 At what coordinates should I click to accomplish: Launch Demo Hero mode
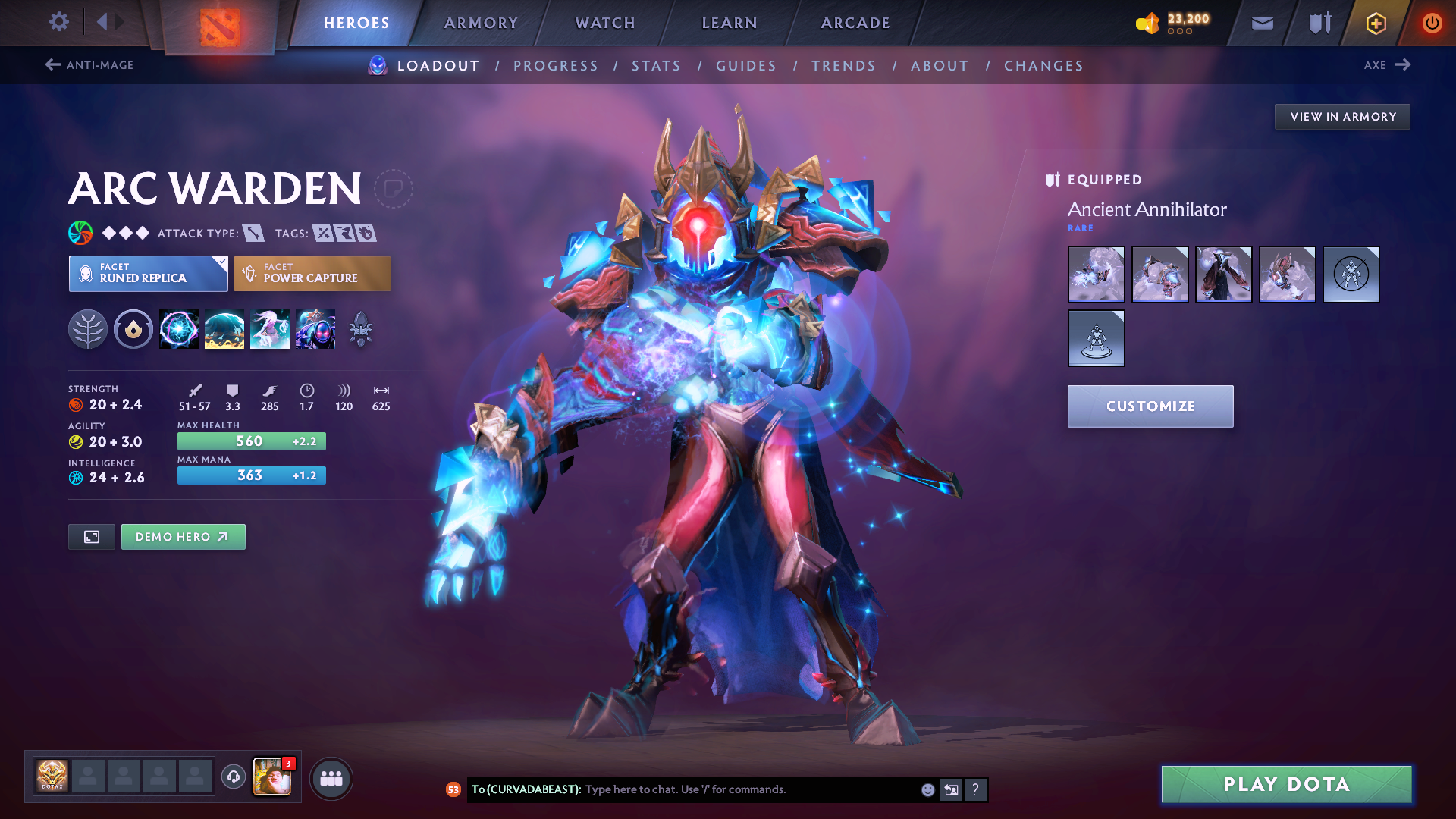click(183, 537)
